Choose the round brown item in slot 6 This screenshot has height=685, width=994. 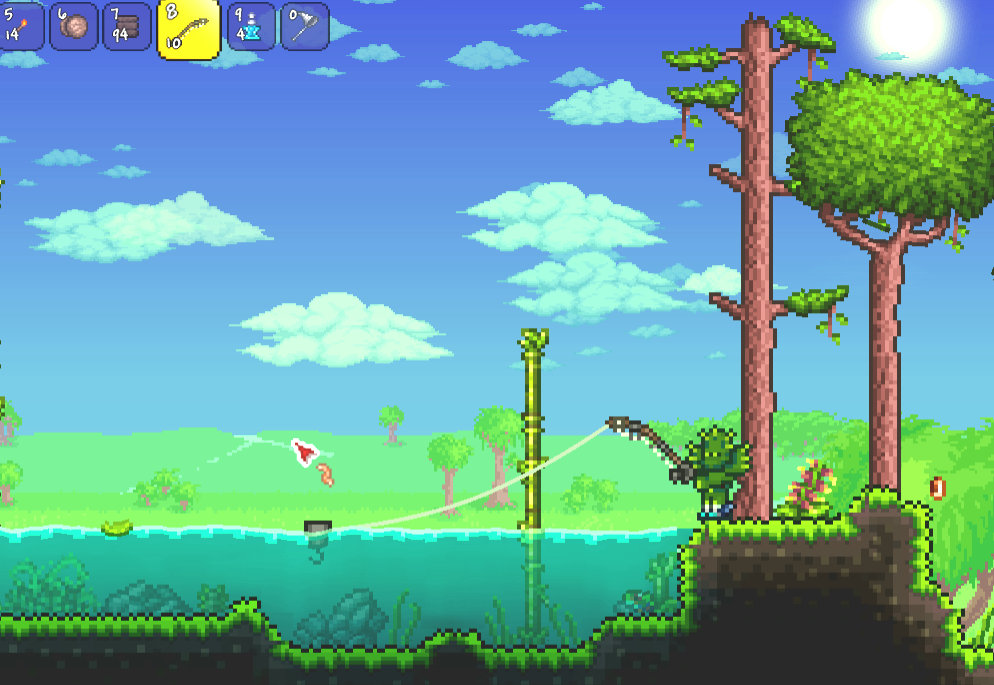click(x=74, y=26)
